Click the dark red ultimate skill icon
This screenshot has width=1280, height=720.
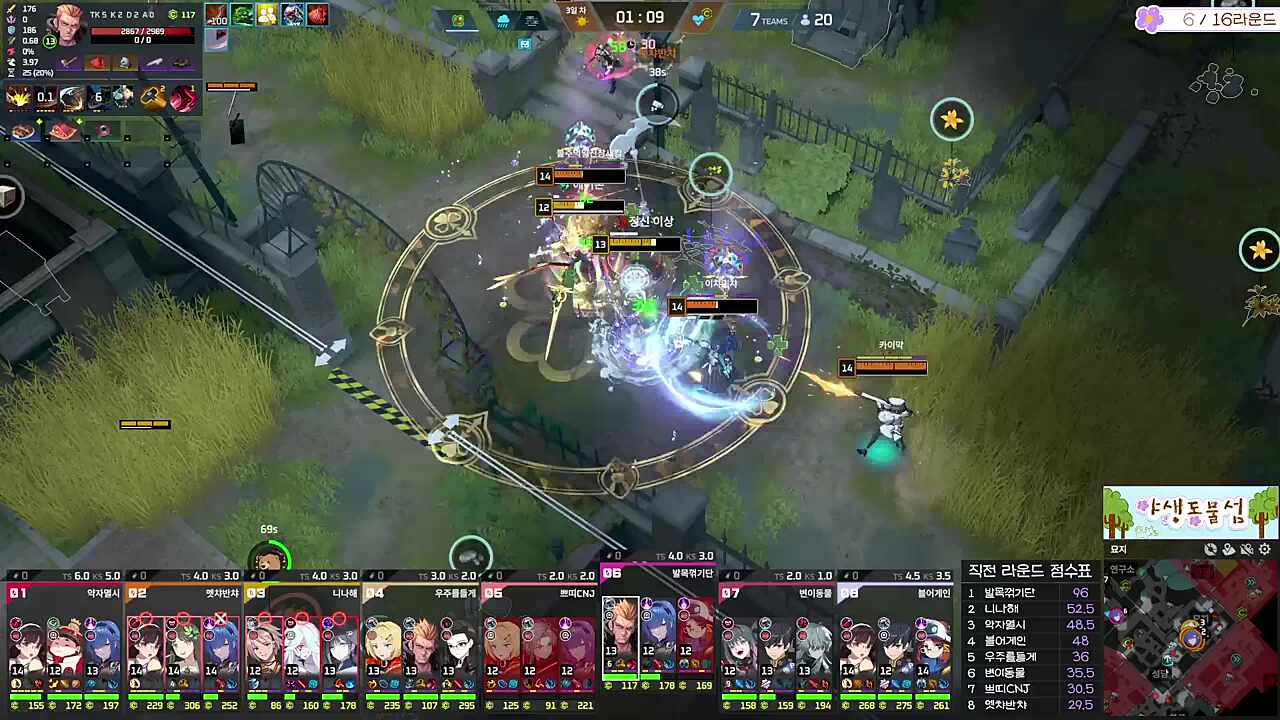[x=183, y=97]
